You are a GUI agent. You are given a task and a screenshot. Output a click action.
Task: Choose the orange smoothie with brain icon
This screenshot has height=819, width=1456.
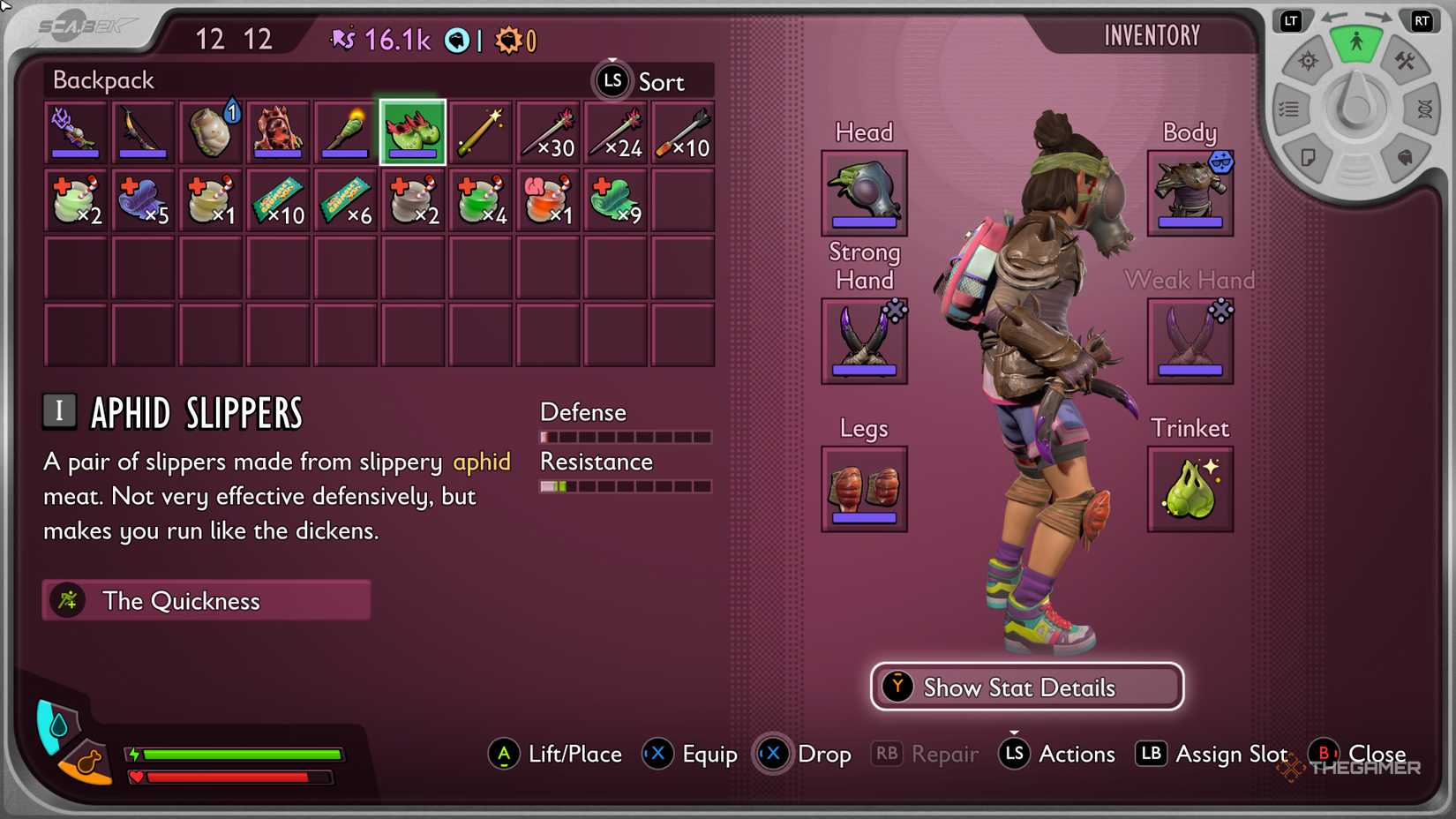[548, 199]
